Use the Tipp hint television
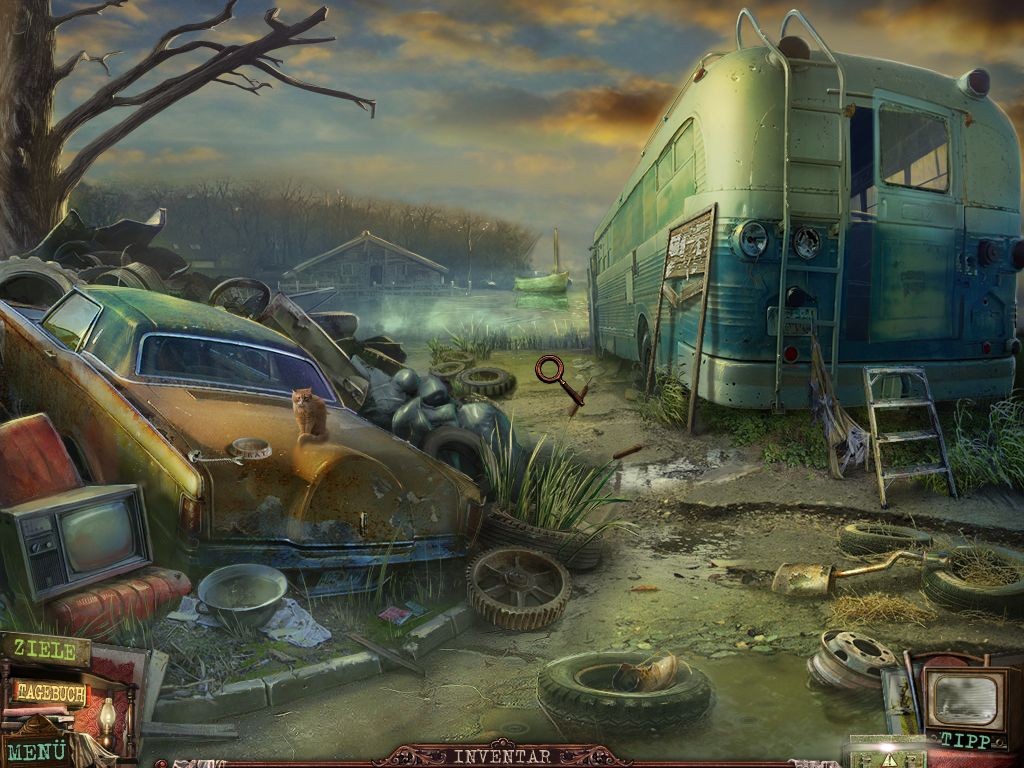The height and width of the screenshot is (768, 1024). tap(965, 706)
